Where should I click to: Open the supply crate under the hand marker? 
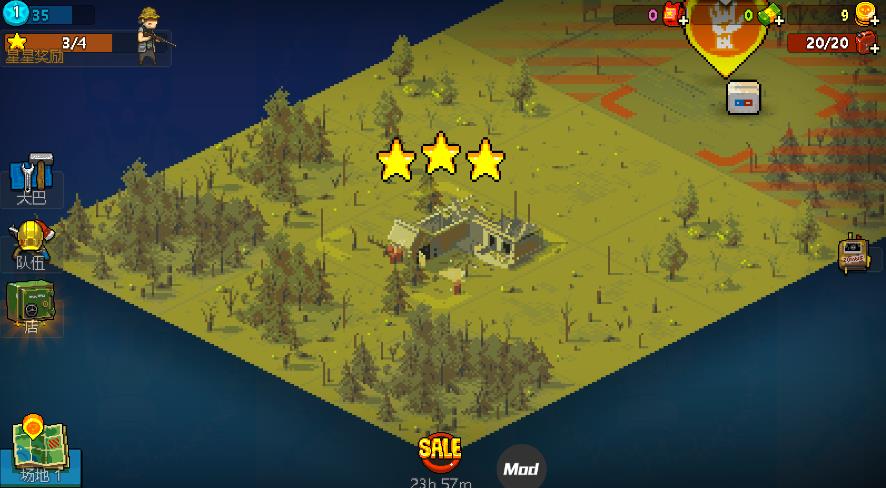(742, 97)
